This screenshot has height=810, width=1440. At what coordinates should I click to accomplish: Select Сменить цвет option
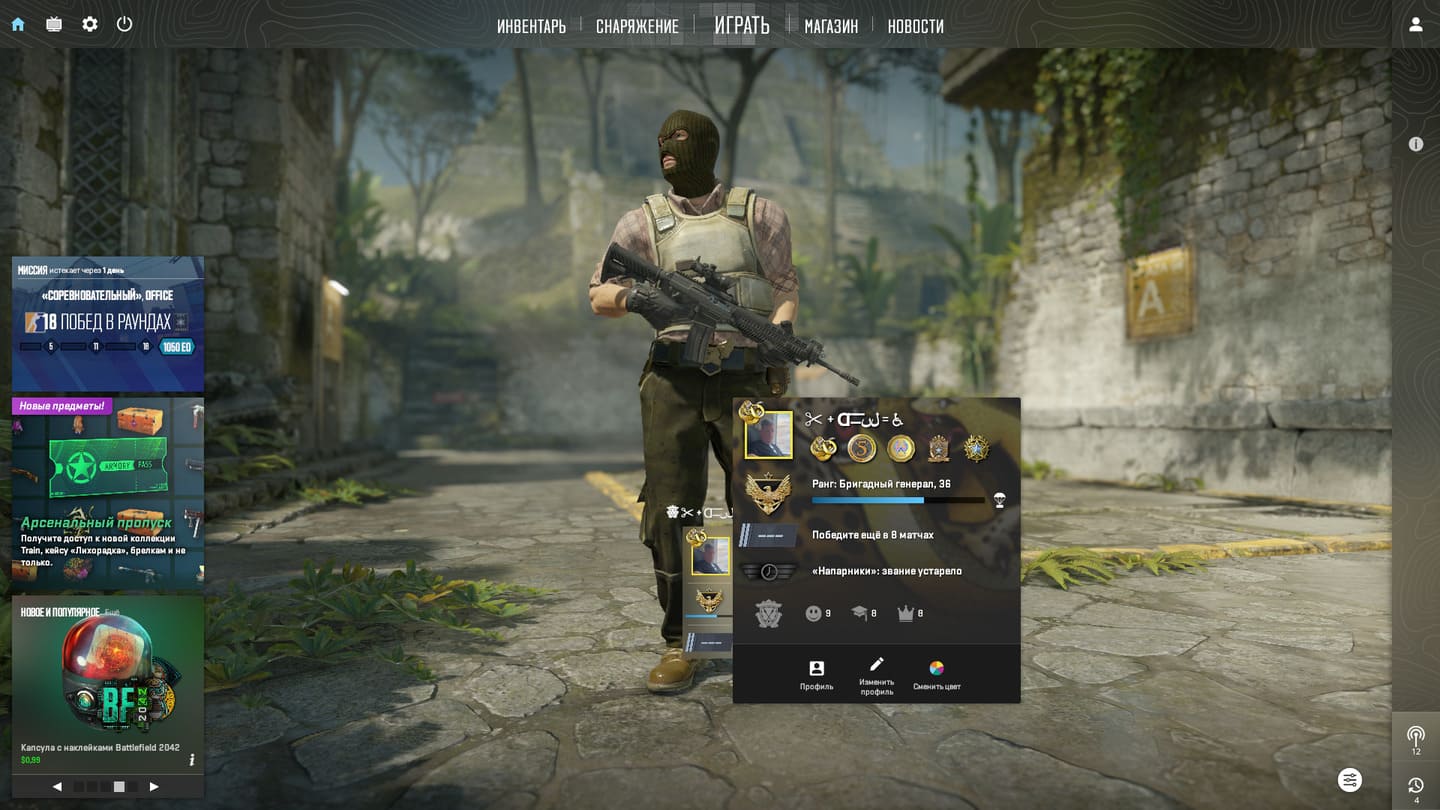pyautogui.click(x=937, y=675)
